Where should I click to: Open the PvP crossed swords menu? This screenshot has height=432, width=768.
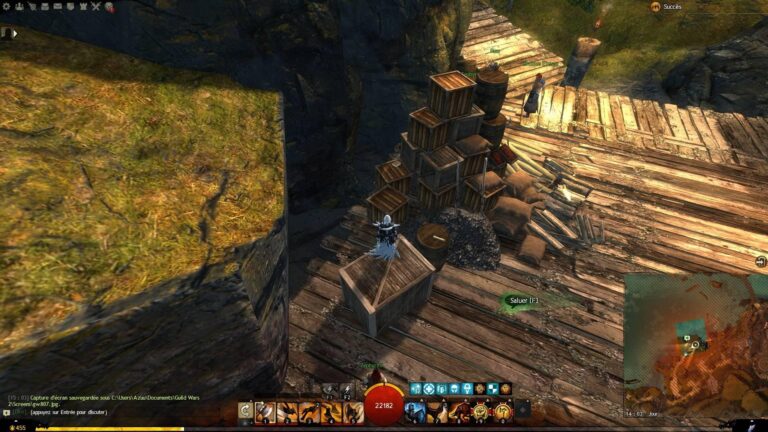pyautogui.click(x=95, y=6)
